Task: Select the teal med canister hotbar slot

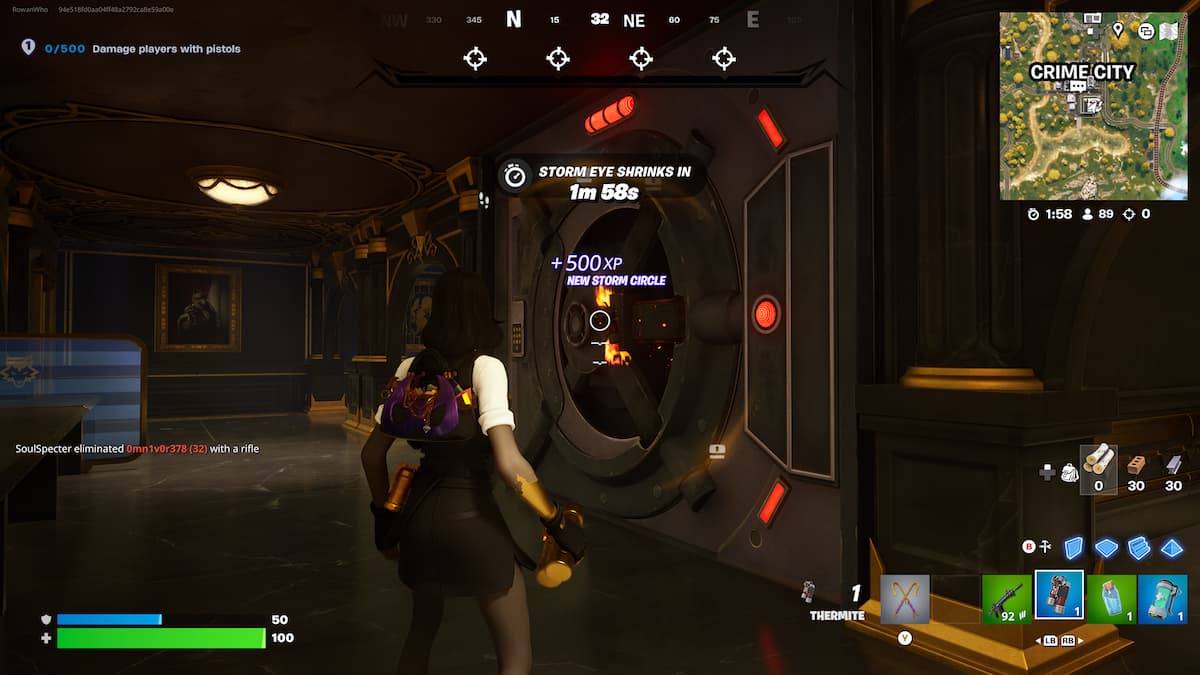Action: click(1163, 599)
